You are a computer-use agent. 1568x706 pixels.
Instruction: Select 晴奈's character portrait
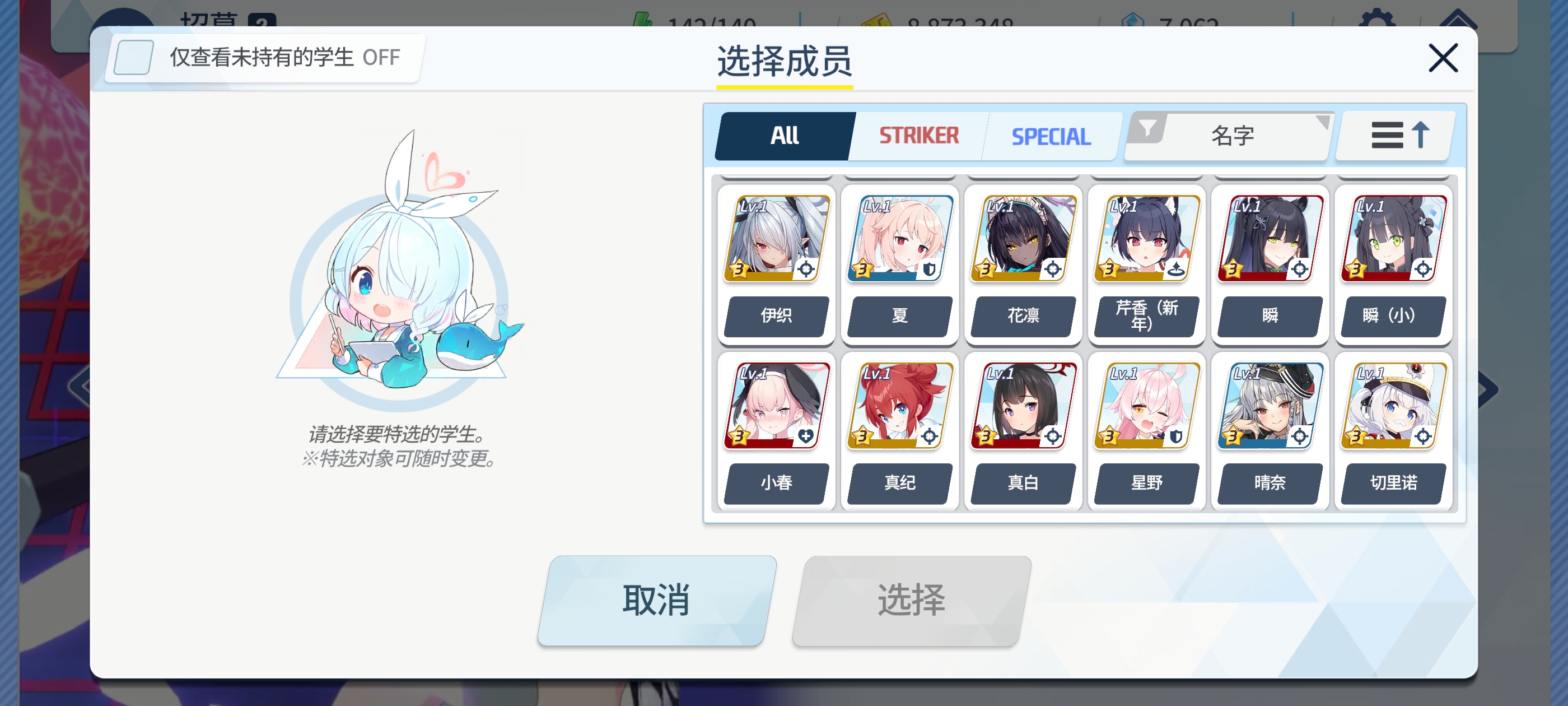[1270, 405]
